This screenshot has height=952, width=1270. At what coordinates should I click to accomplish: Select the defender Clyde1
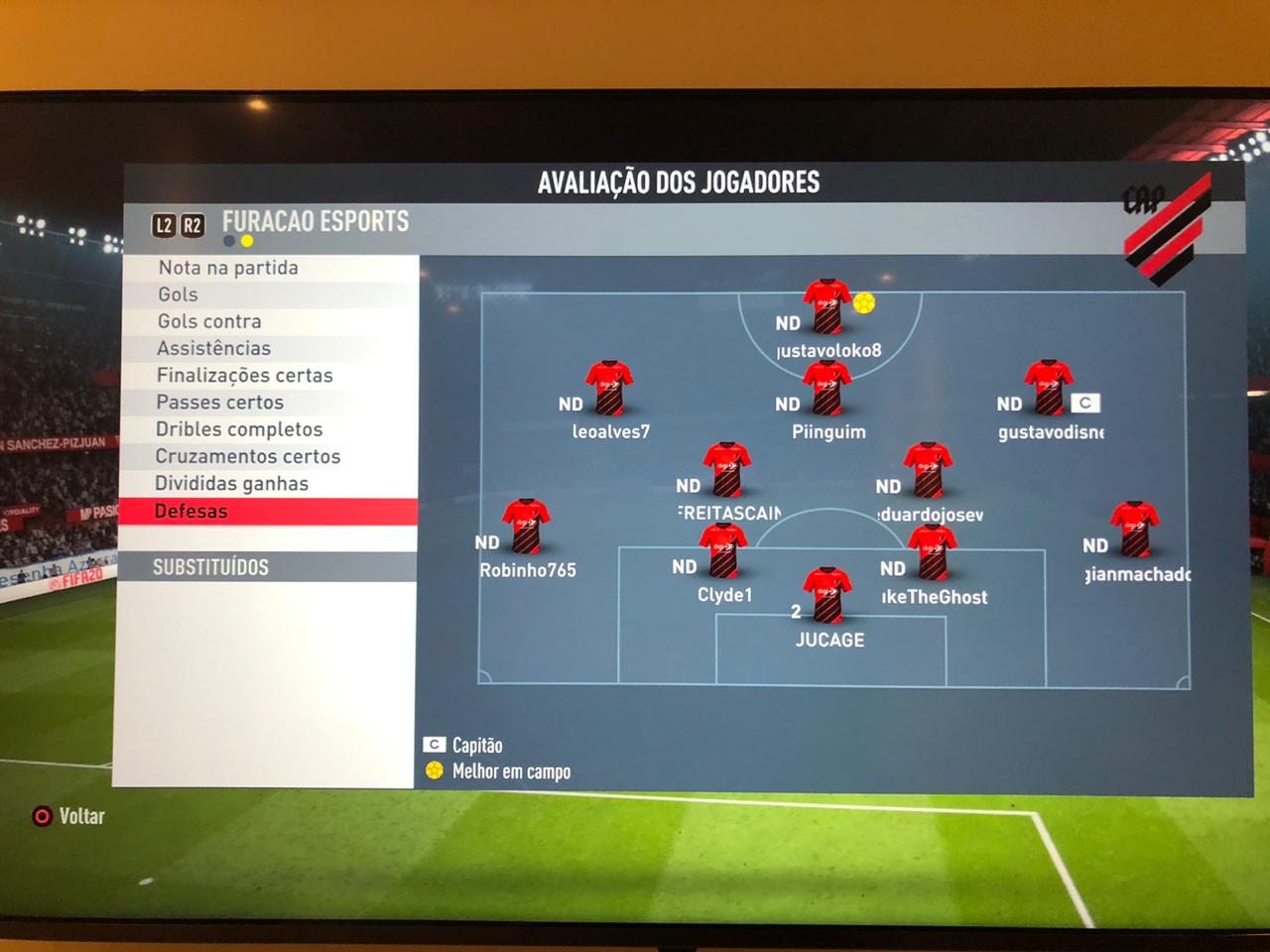point(724,551)
